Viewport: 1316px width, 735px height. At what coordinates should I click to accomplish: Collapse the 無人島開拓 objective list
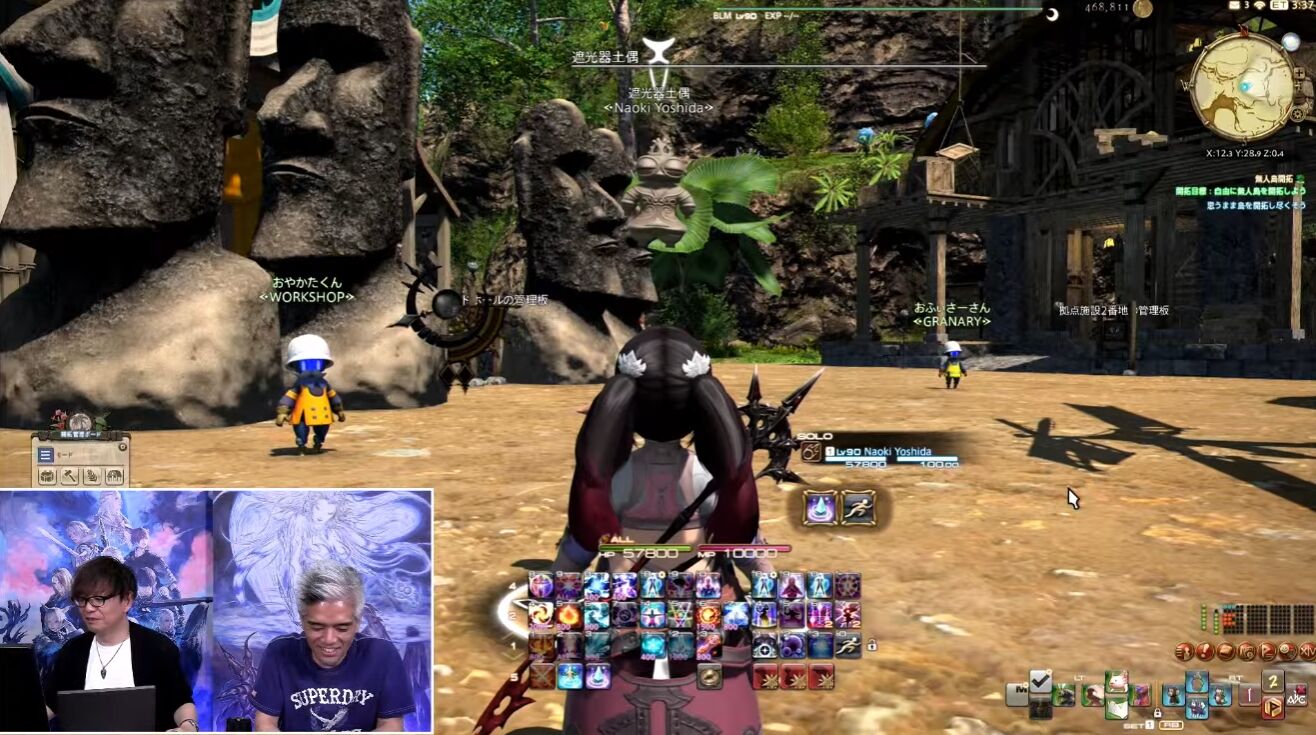coord(1300,180)
